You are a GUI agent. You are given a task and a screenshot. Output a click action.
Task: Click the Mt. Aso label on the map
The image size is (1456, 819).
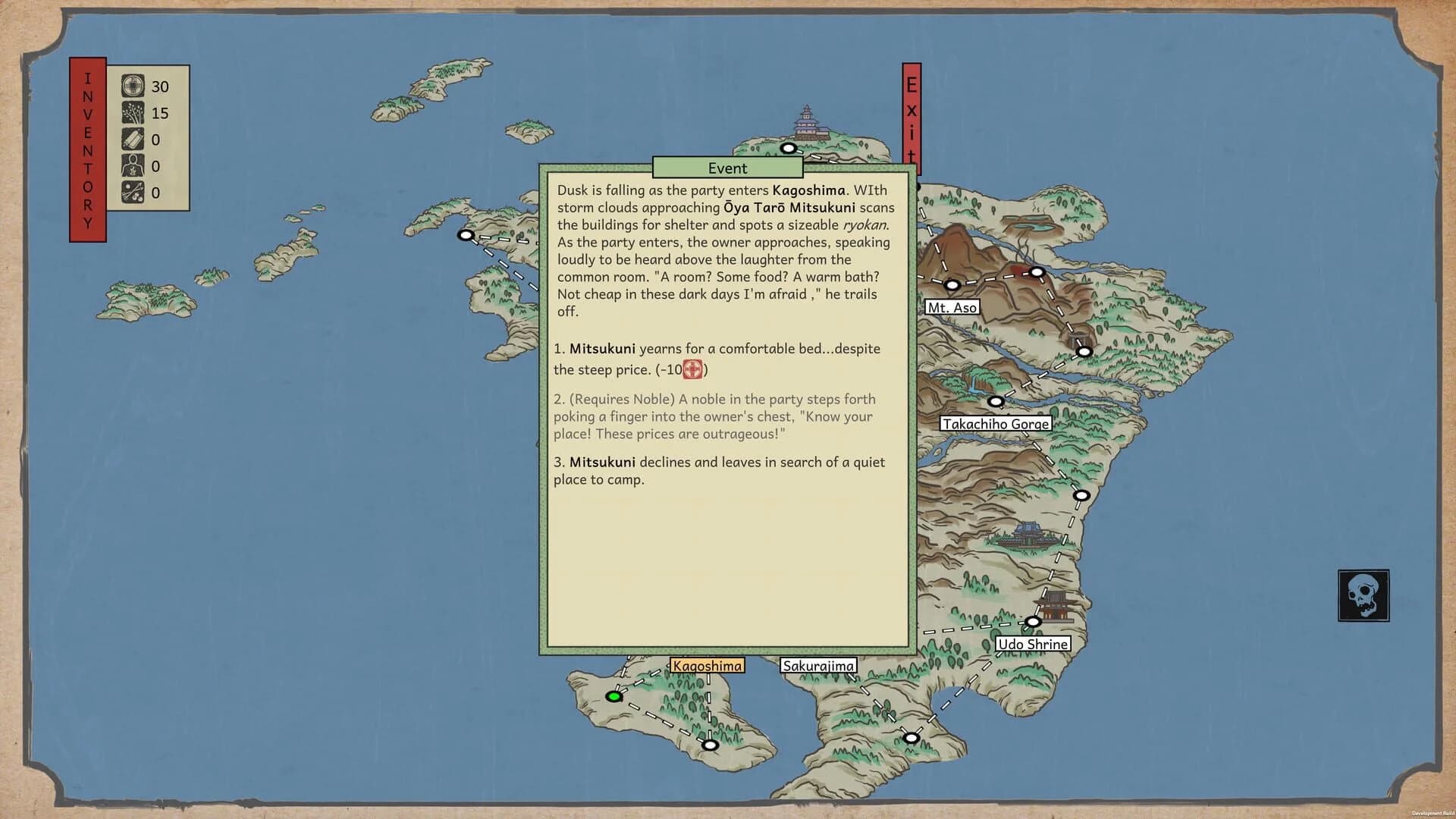point(953,307)
